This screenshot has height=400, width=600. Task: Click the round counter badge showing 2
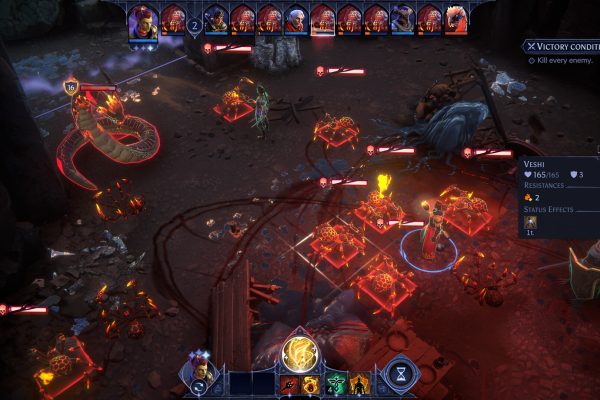[x=195, y=27]
